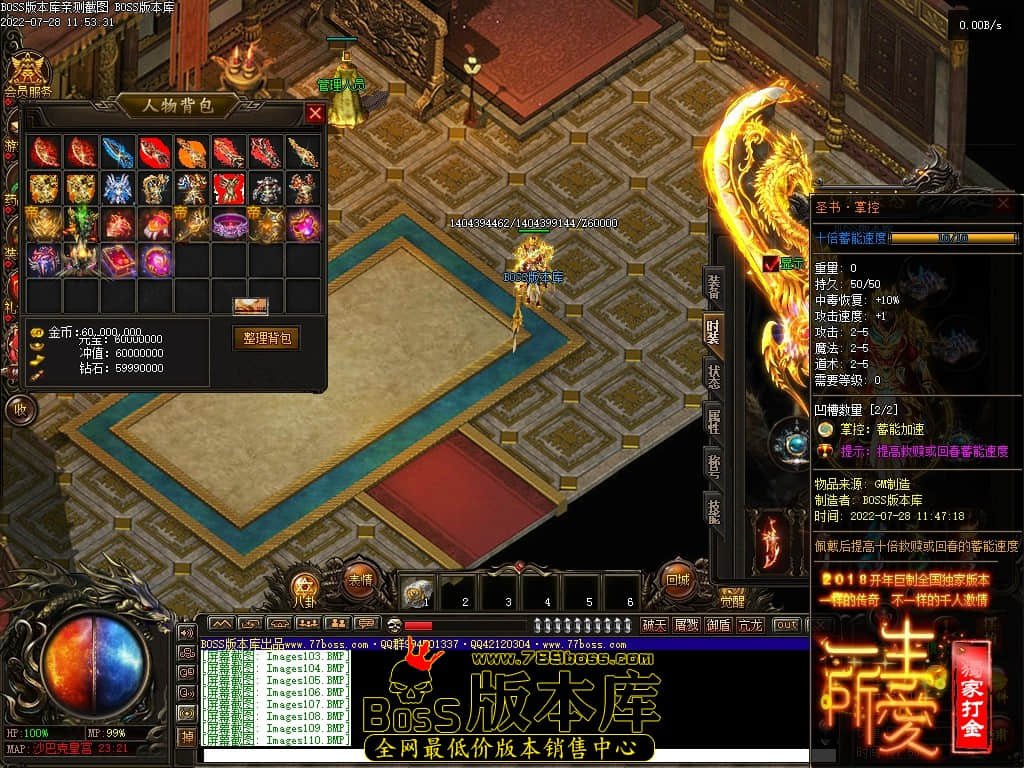Switch to the 装备 equipment tab

pos(713,286)
